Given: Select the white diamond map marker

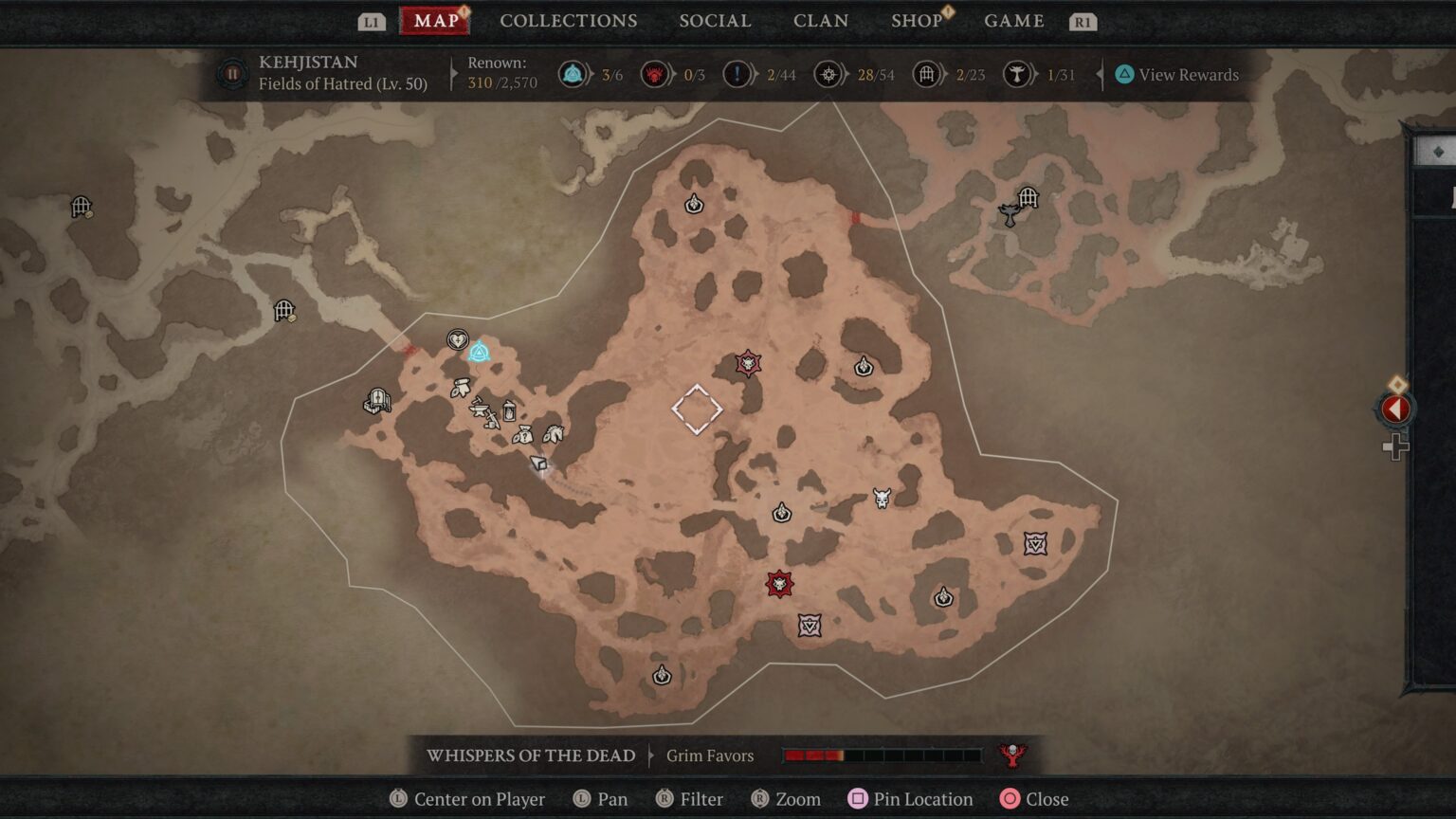Looking at the screenshot, I should coord(698,409).
